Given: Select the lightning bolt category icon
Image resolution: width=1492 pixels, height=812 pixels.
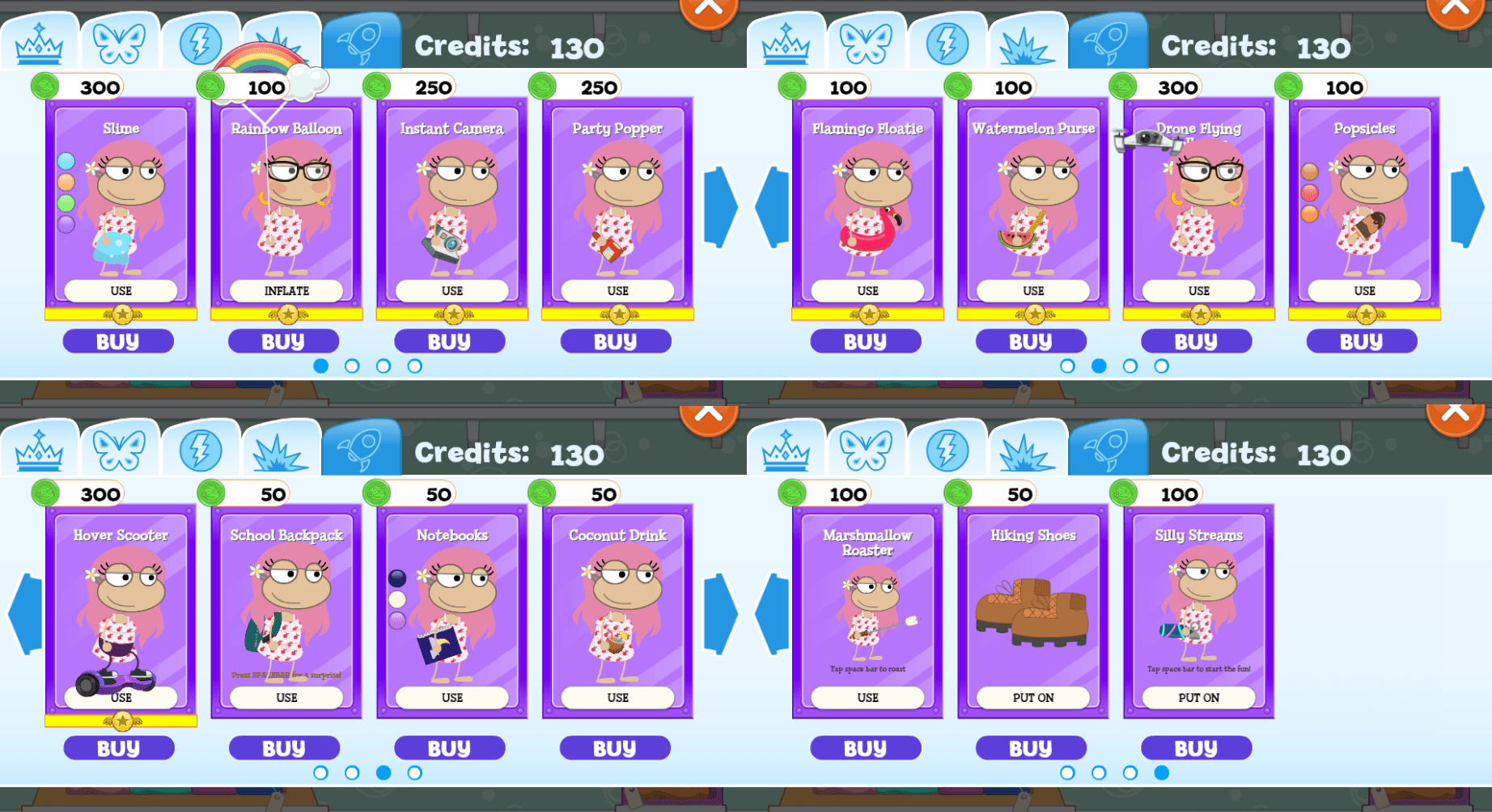Looking at the screenshot, I should tap(201, 40).
